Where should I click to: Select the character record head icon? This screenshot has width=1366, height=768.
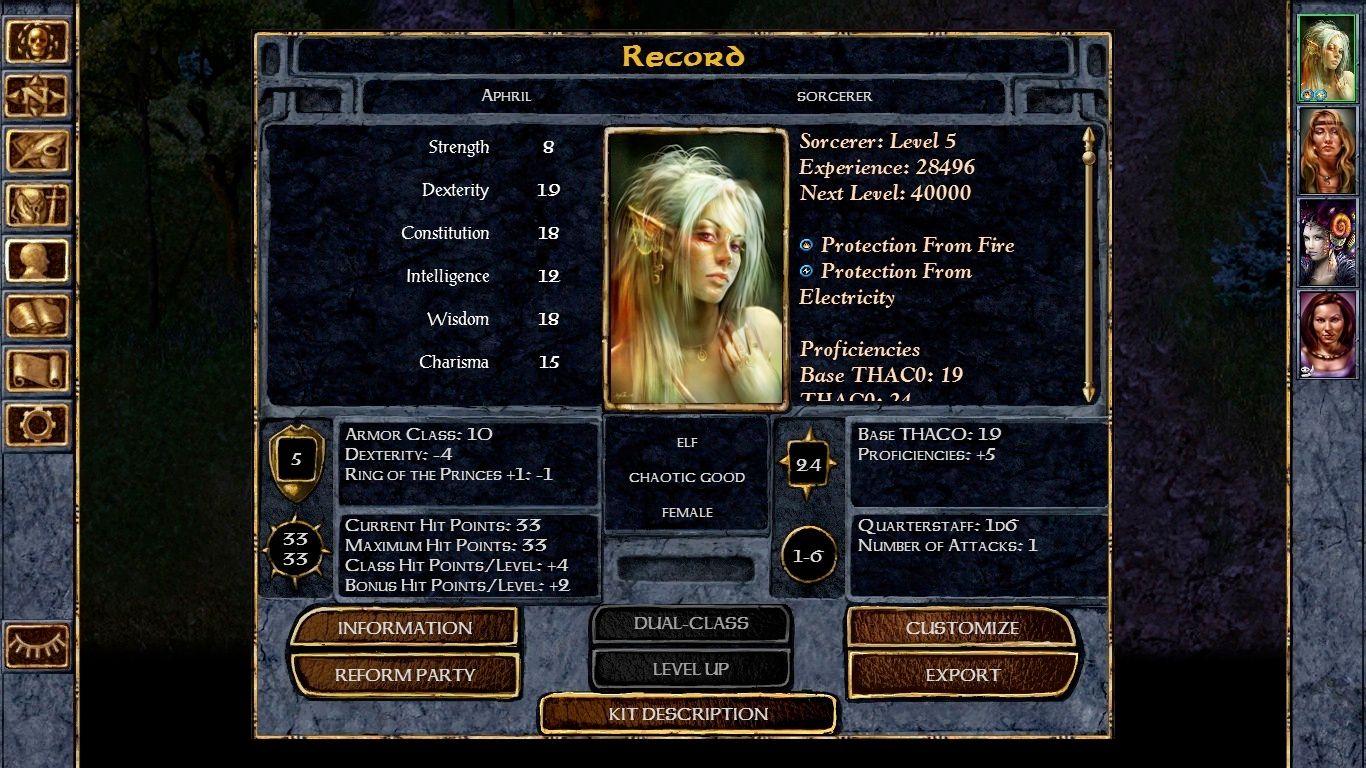point(37,261)
